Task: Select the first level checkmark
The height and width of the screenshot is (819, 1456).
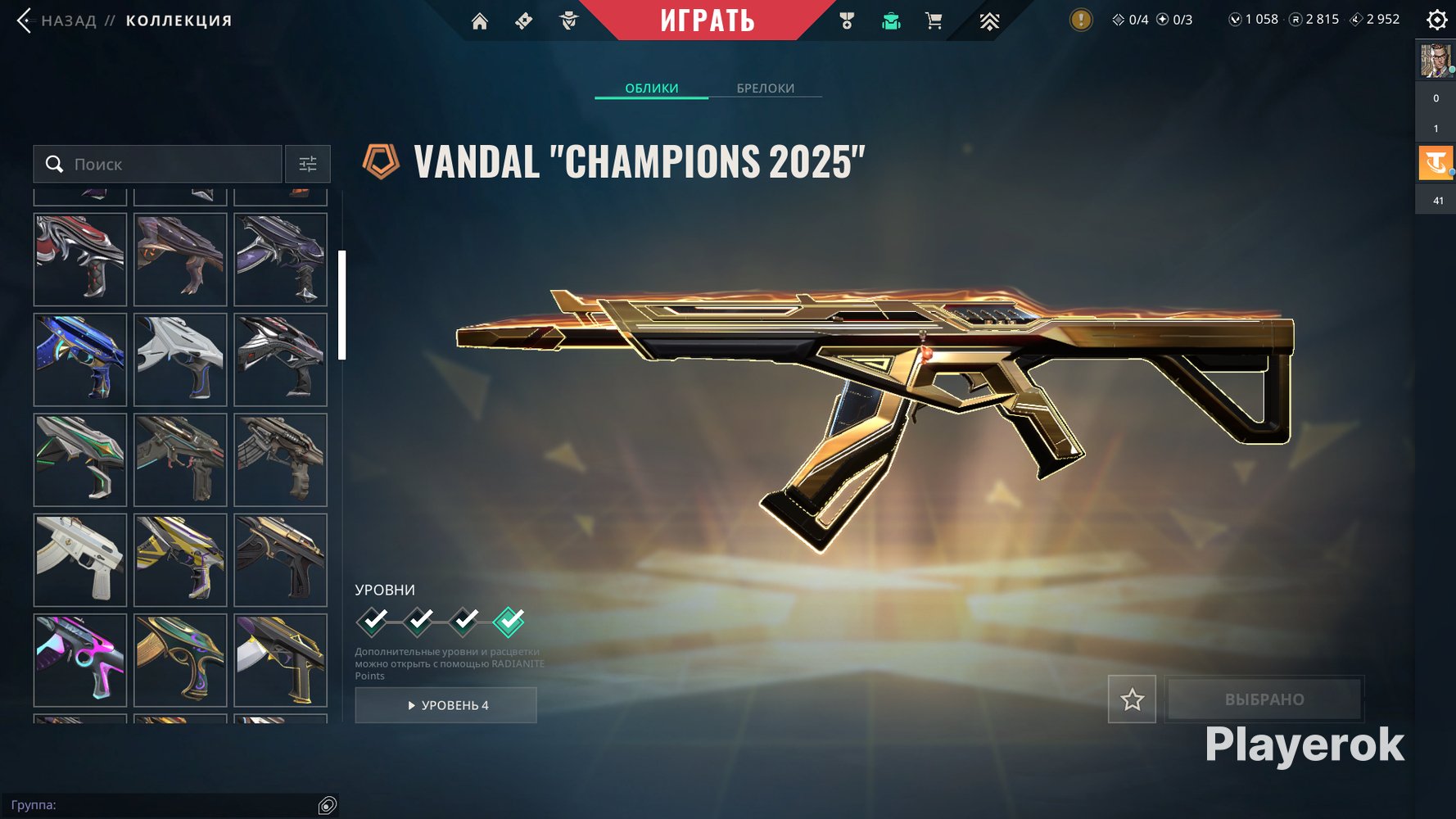Action: coord(373,622)
